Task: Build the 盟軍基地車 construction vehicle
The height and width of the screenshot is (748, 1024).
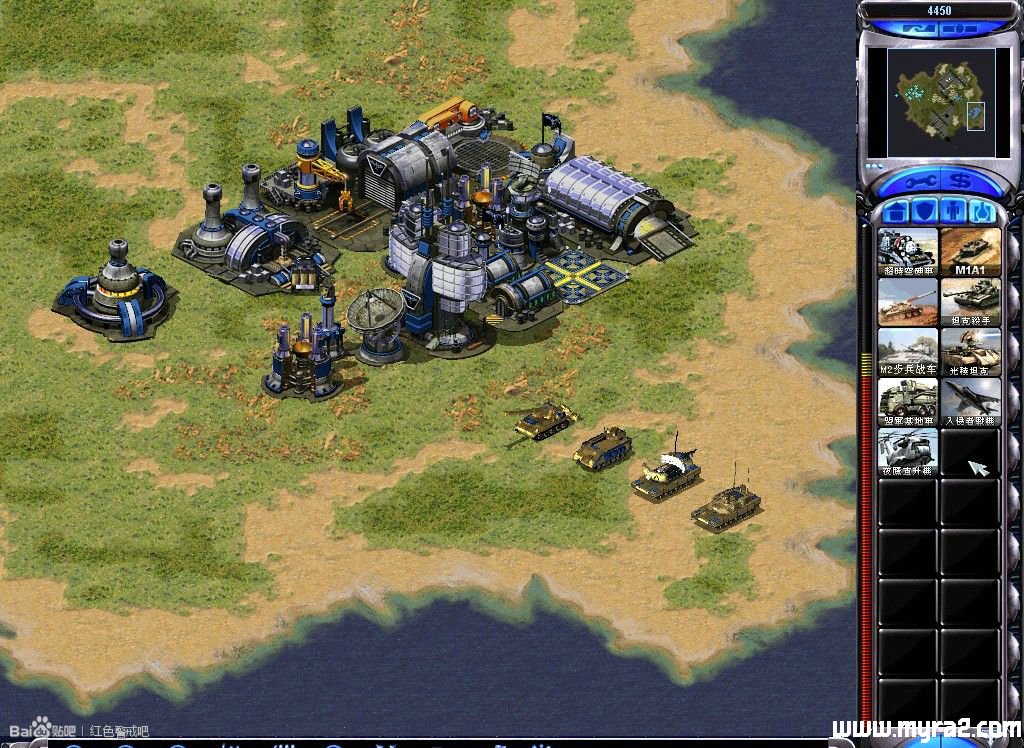Action: (x=908, y=402)
